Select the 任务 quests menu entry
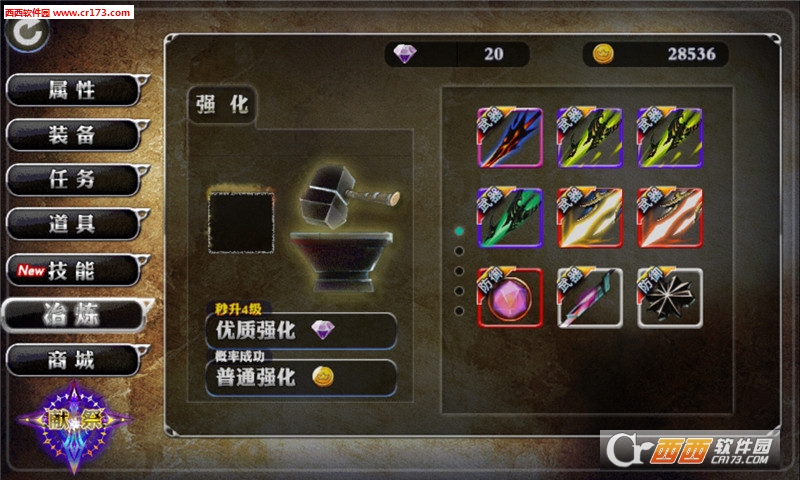 [x=73, y=180]
